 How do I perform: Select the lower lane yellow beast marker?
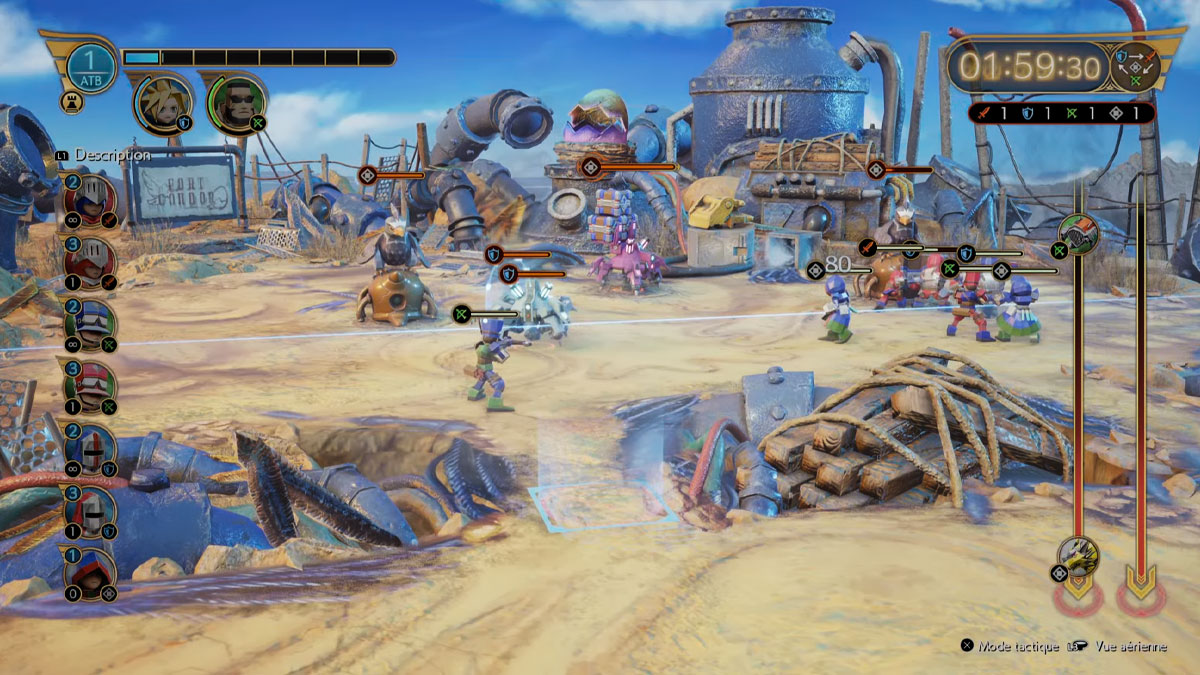1078,556
